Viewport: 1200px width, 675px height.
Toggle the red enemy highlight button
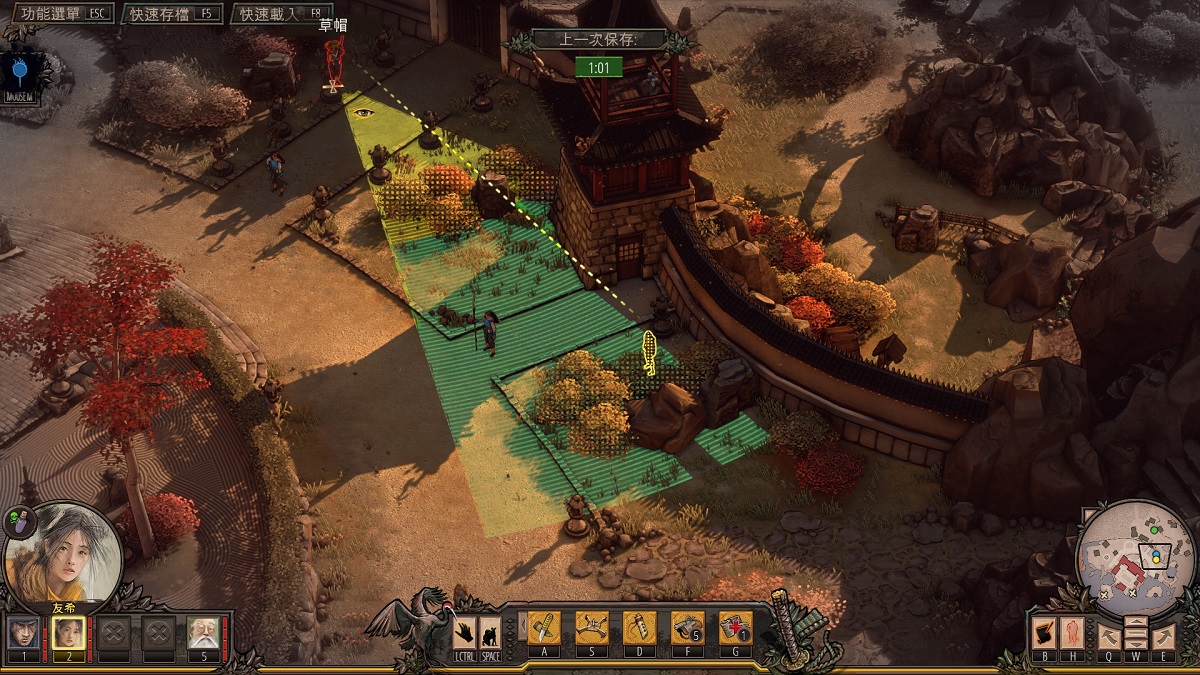click(x=1073, y=634)
